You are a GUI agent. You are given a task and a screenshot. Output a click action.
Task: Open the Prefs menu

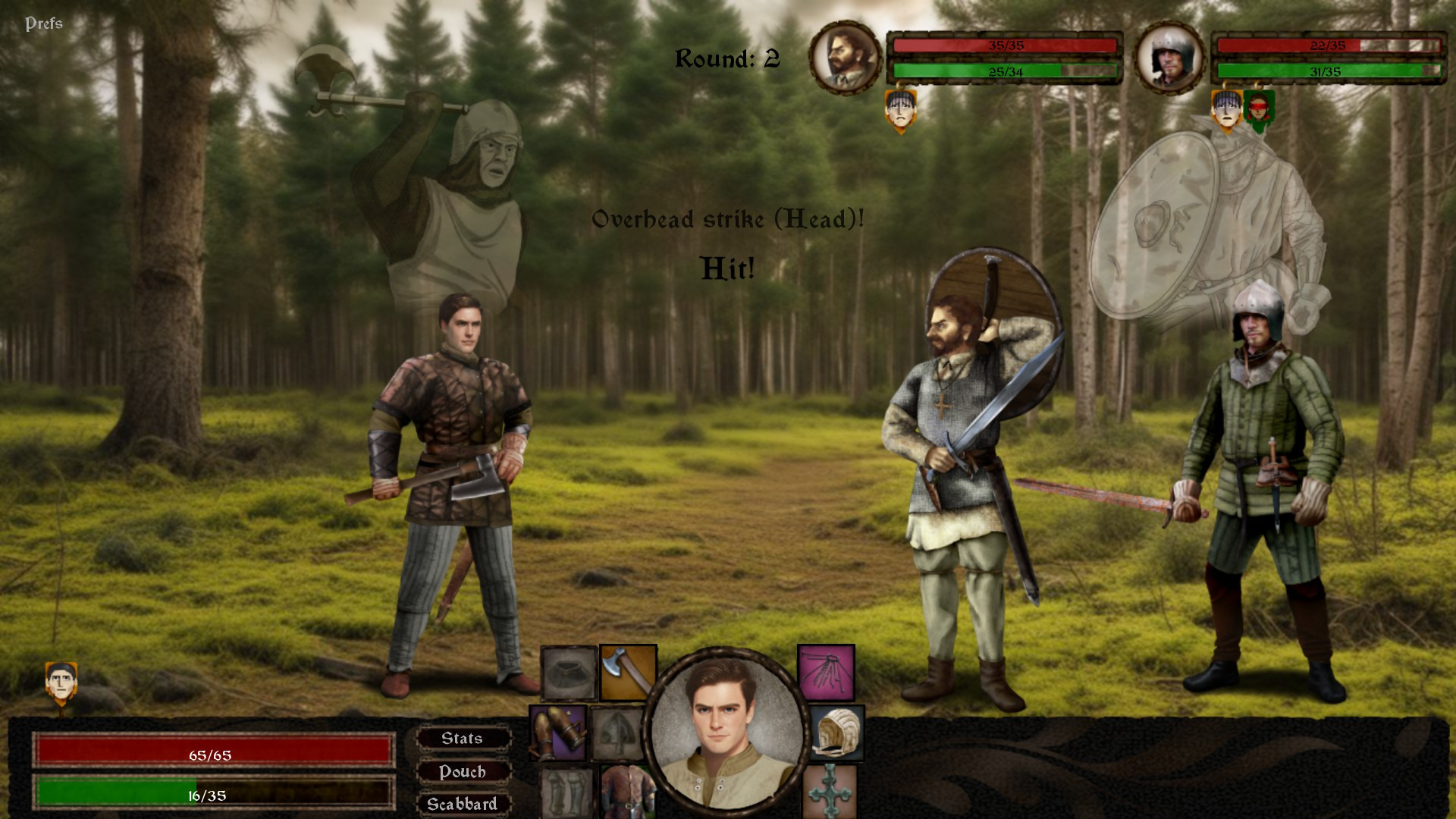click(x=44, y=24)
